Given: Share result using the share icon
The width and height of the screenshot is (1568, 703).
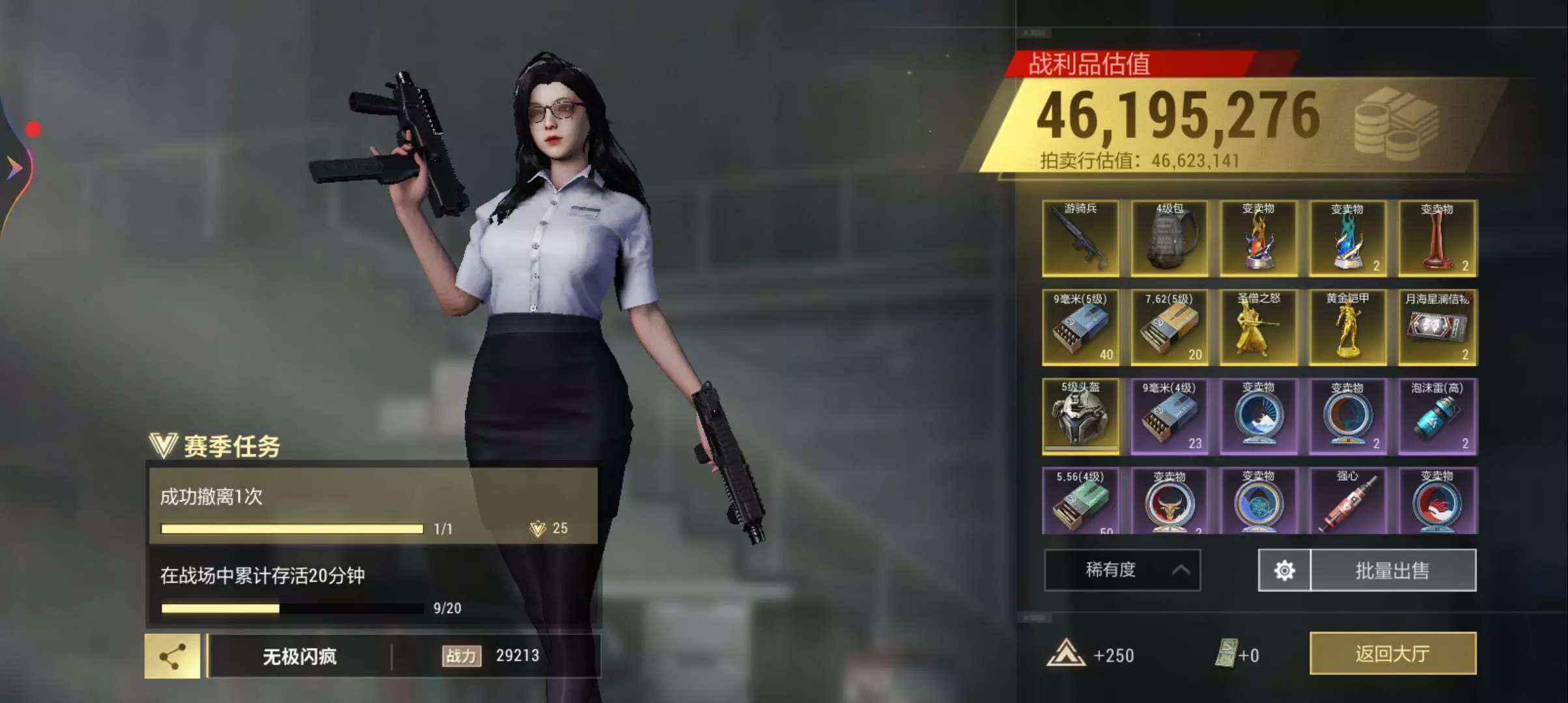Looking at the screenshot, I should pyautogui.click(x=172, y=656).
